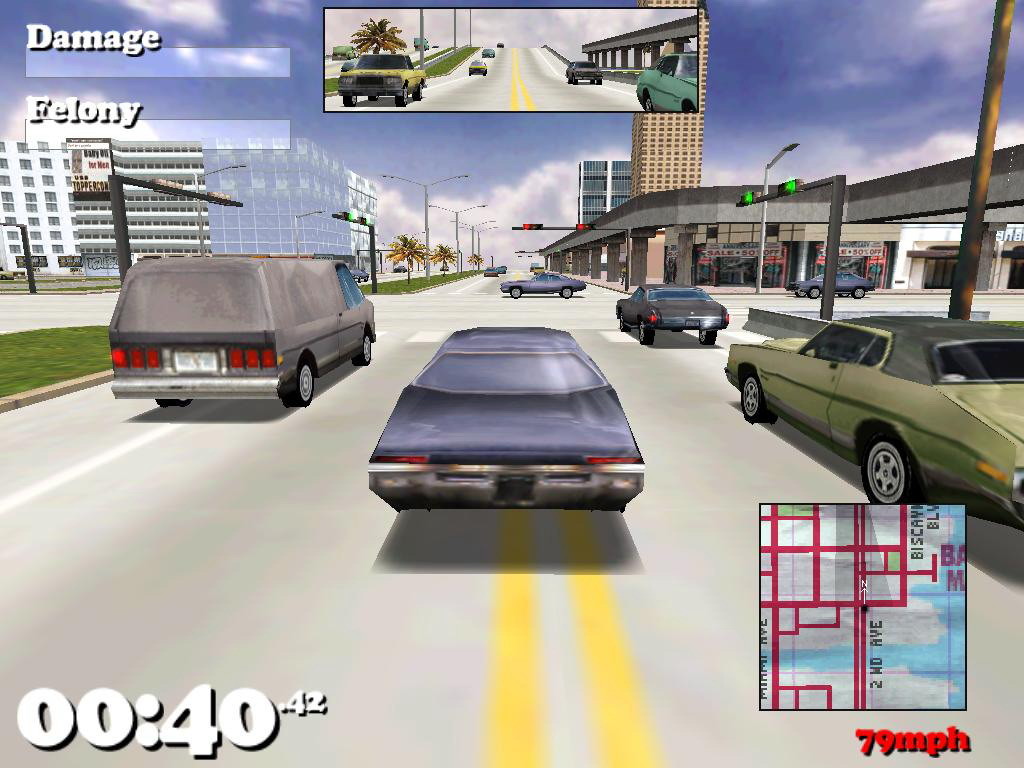Select the rear-view mirror panel
The image size is (1024, 768).
510,60
